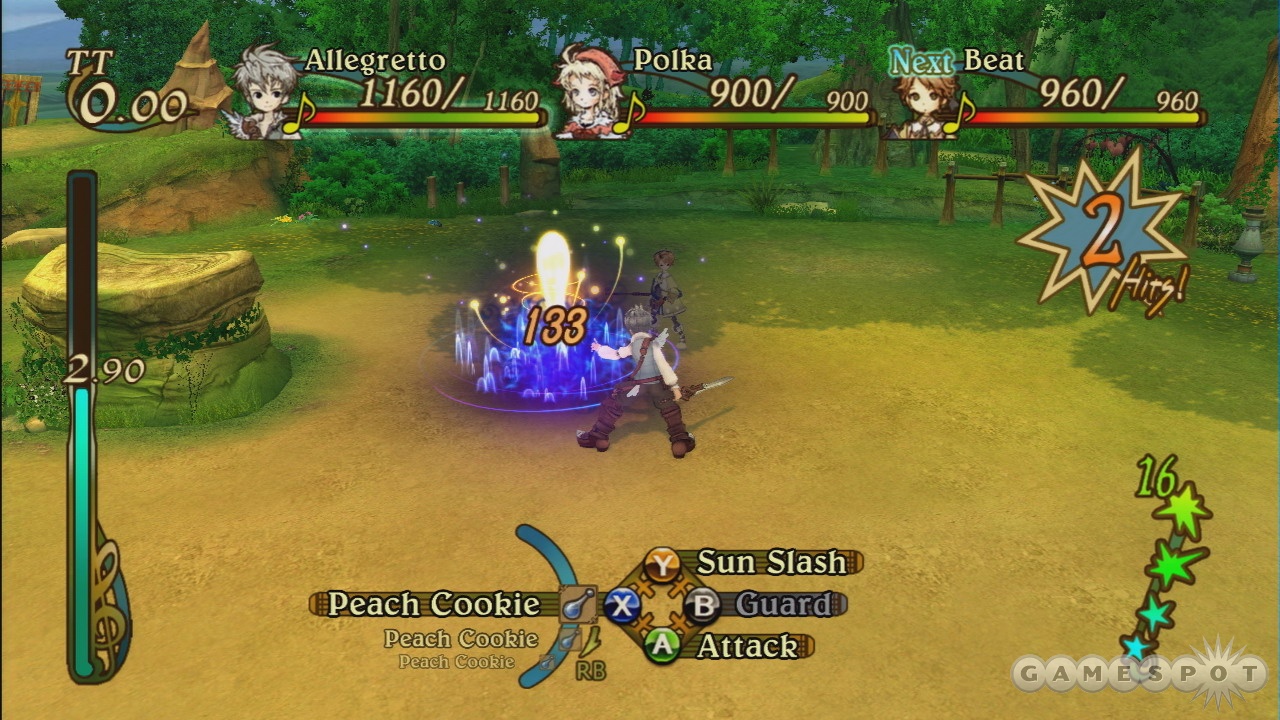This screenshot has width=1280, height=720.
Task: Select Polka's character portrait
Action: point(591,92)
